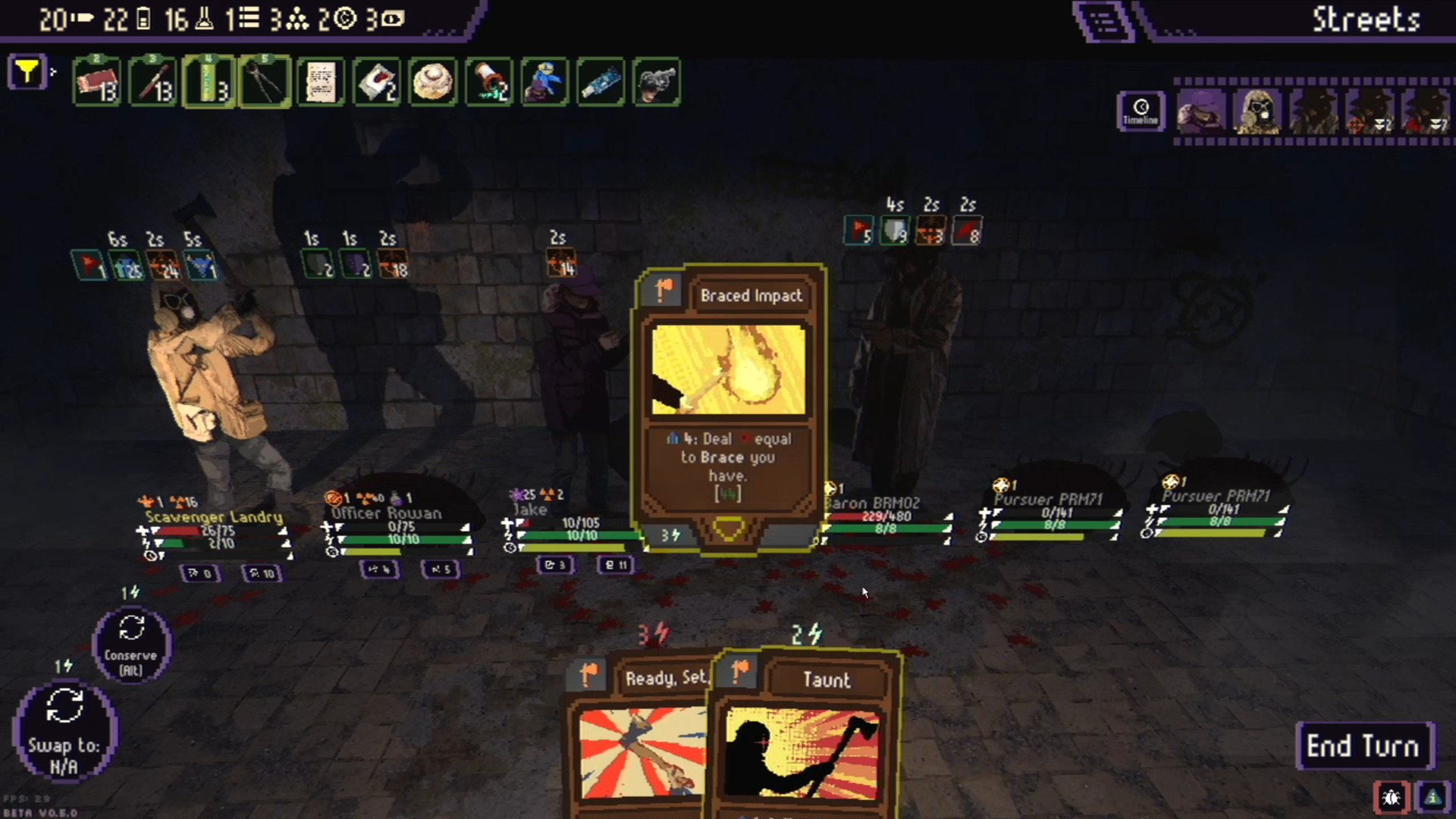Pick the pliers tool slot
Screen dimensions: 1456x819
coord(265,81)
